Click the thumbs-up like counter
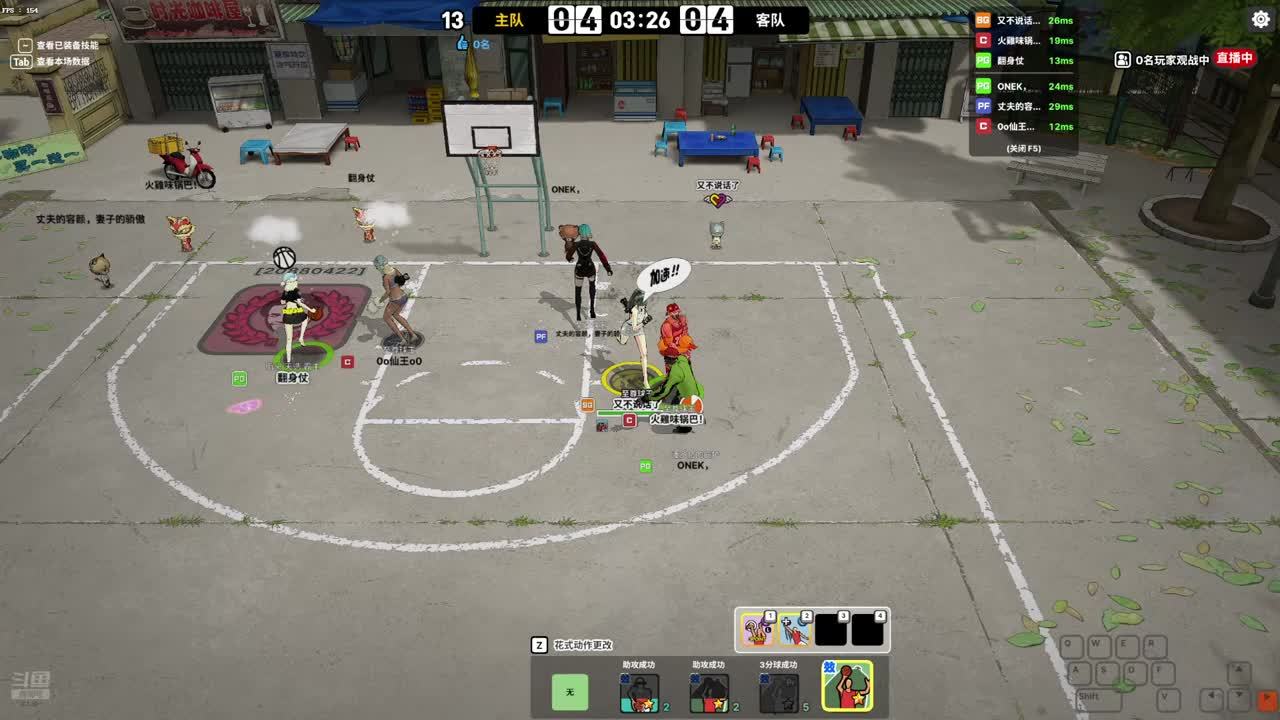Screen dimensions: 1280x720 [473, 44]
